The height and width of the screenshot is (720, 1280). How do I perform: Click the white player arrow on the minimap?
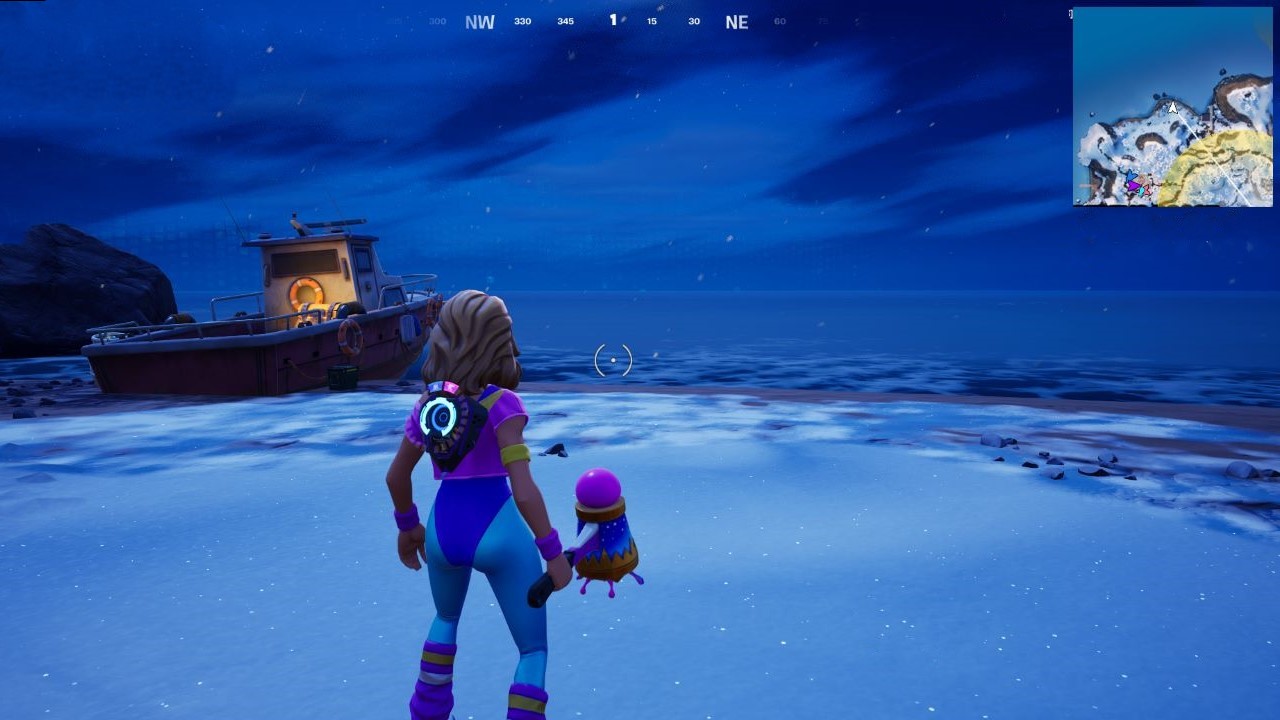(1172, 108)
